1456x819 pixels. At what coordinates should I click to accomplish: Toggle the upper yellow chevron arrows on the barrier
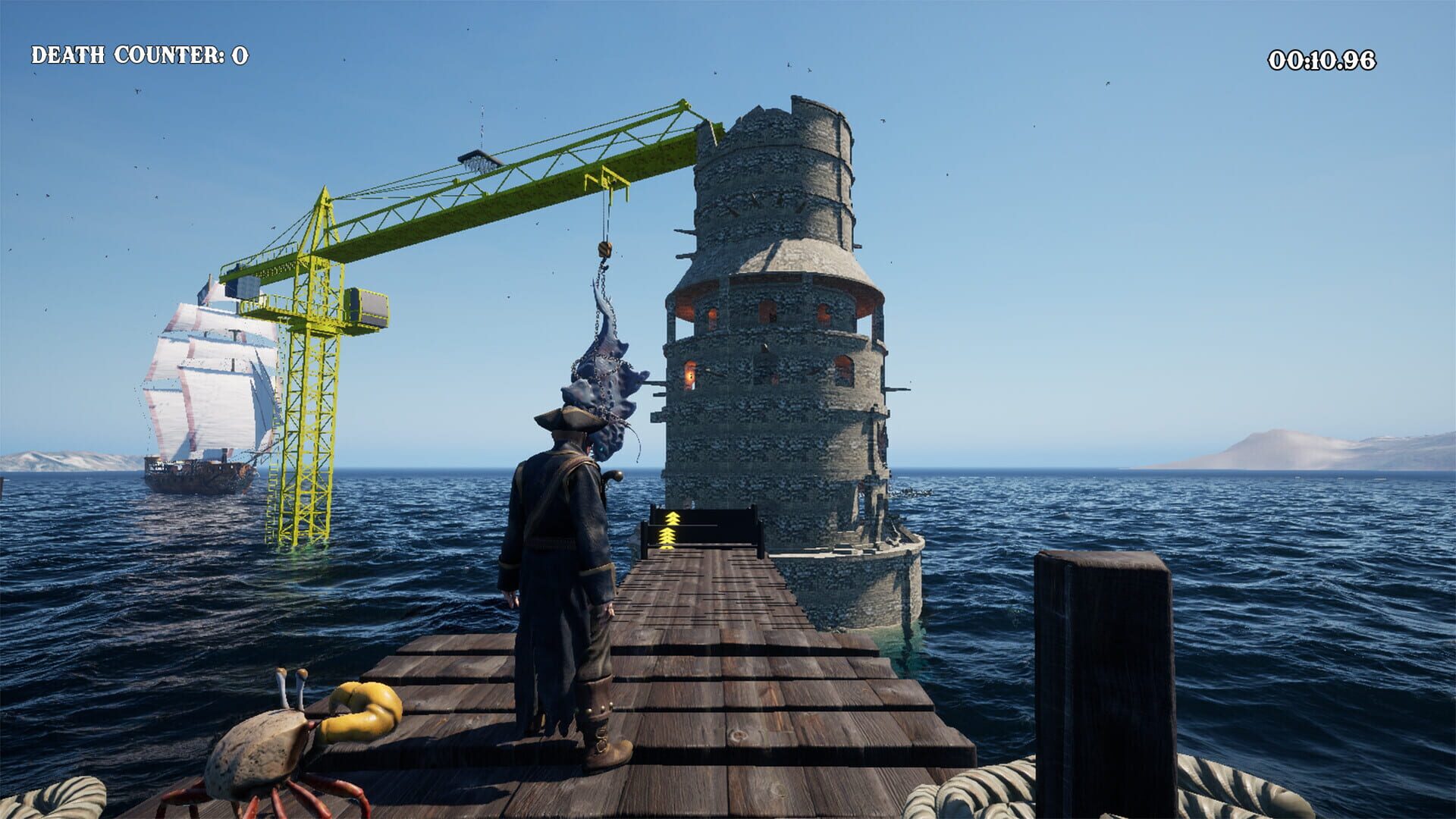671,519
